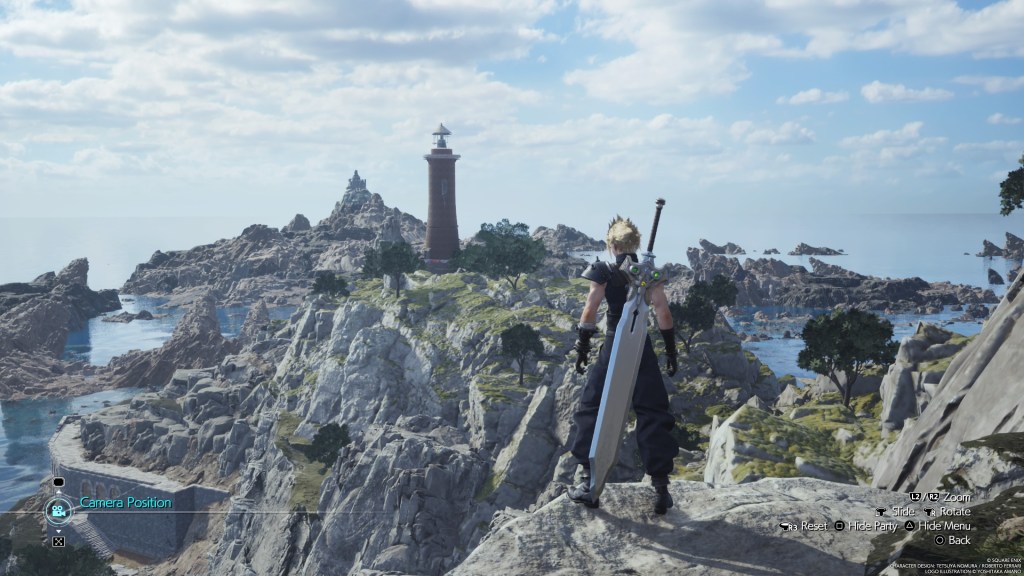The height and width of the screenshot is (576, 1024).
Task: Select the Camera Position camera icon
Action: point(58,510)
